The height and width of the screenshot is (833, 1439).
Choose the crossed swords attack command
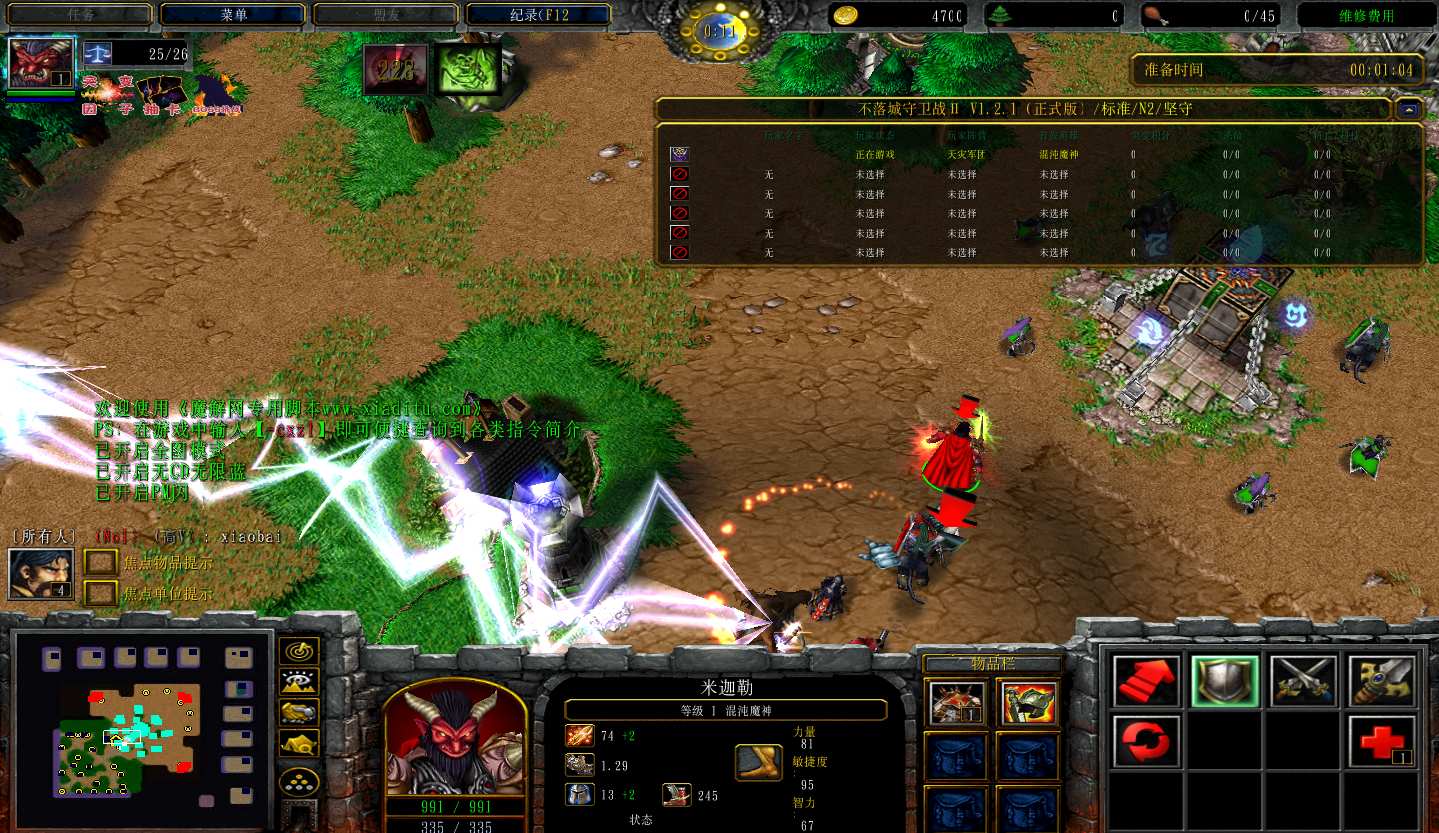[x=1303, y=681]
